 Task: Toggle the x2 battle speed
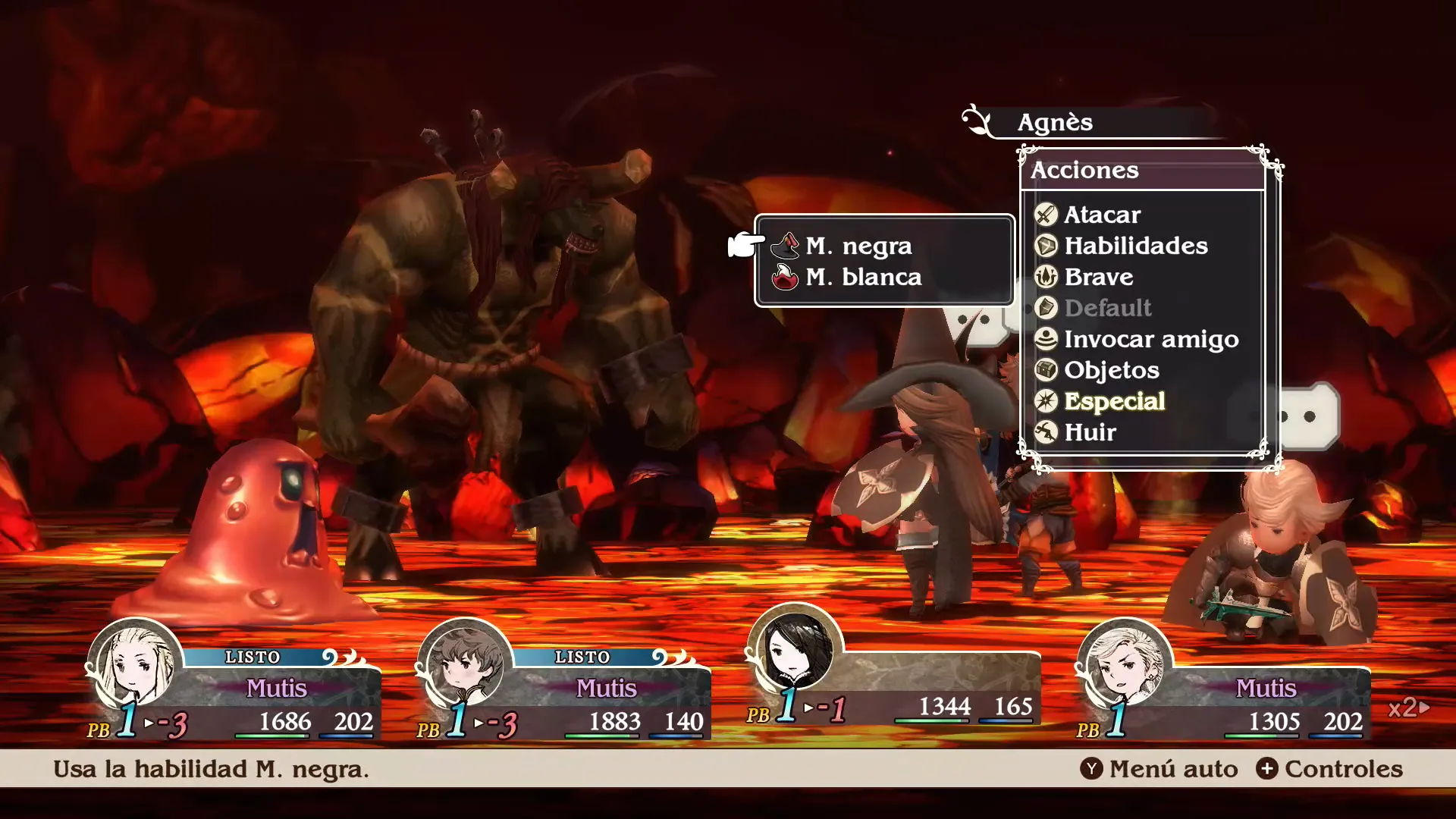(x=1408, y=708)
